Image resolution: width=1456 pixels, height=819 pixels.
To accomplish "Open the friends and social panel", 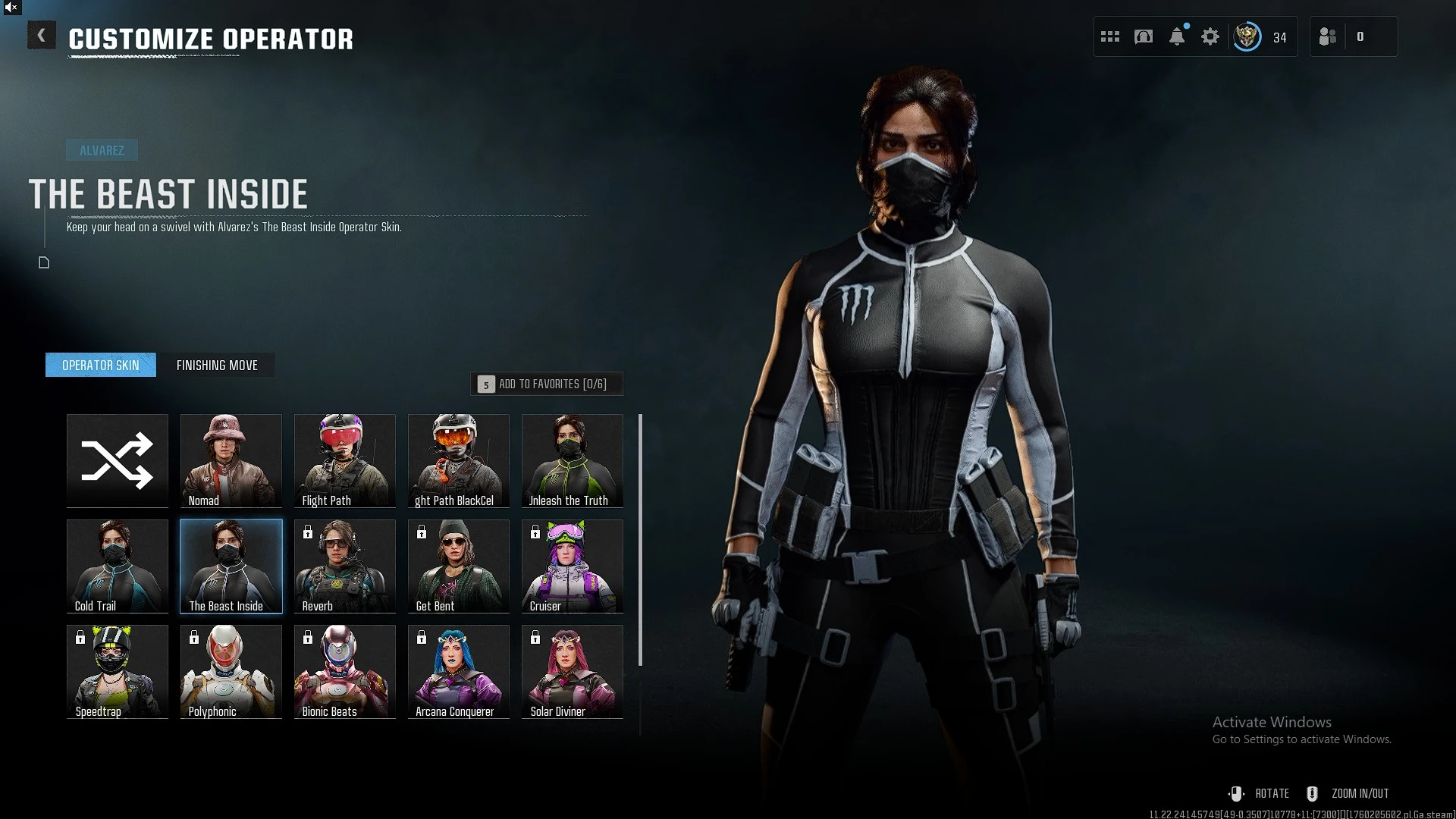I will click(1328, 36).
